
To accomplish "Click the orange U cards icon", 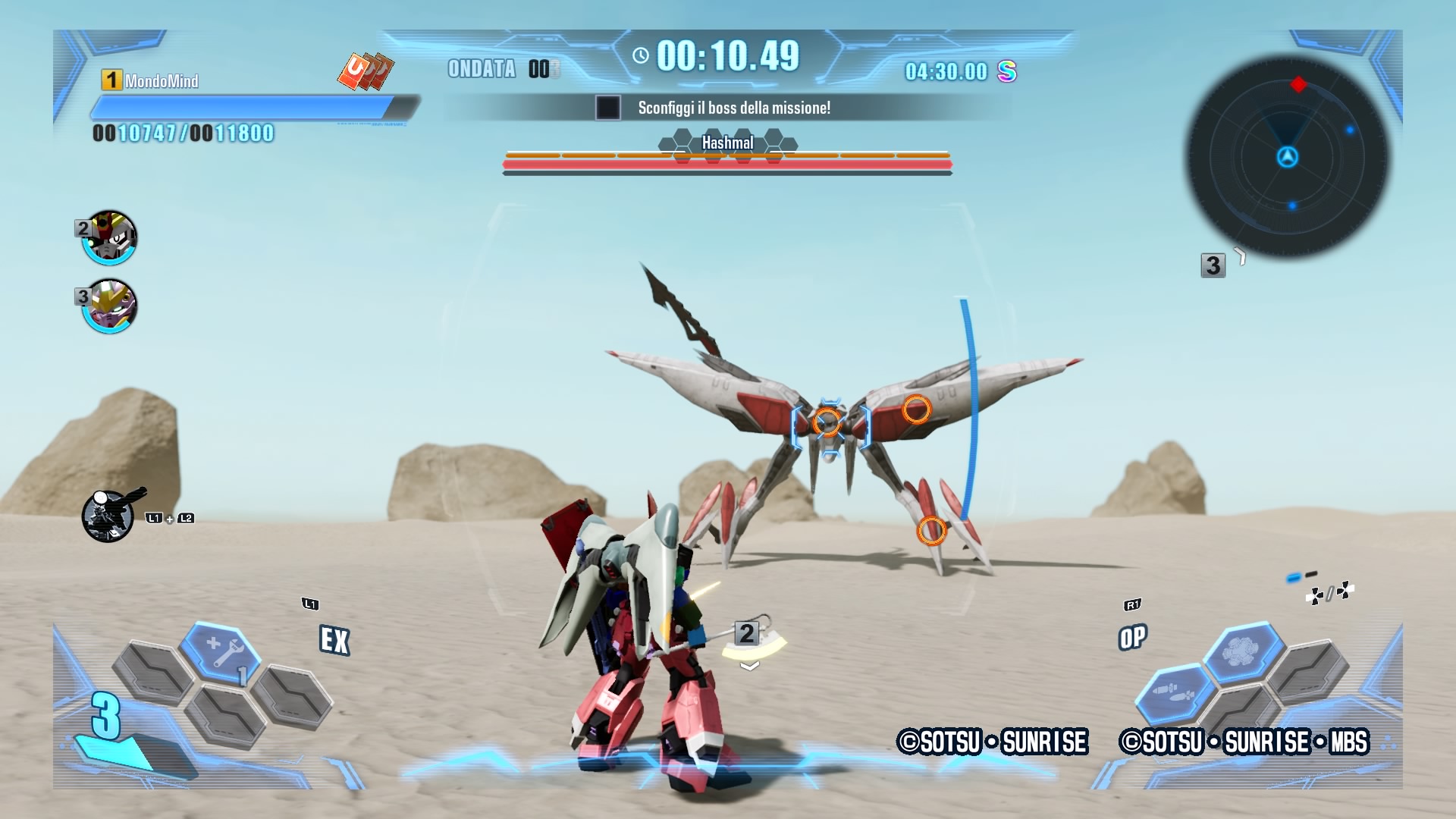I will click(366, 71).
